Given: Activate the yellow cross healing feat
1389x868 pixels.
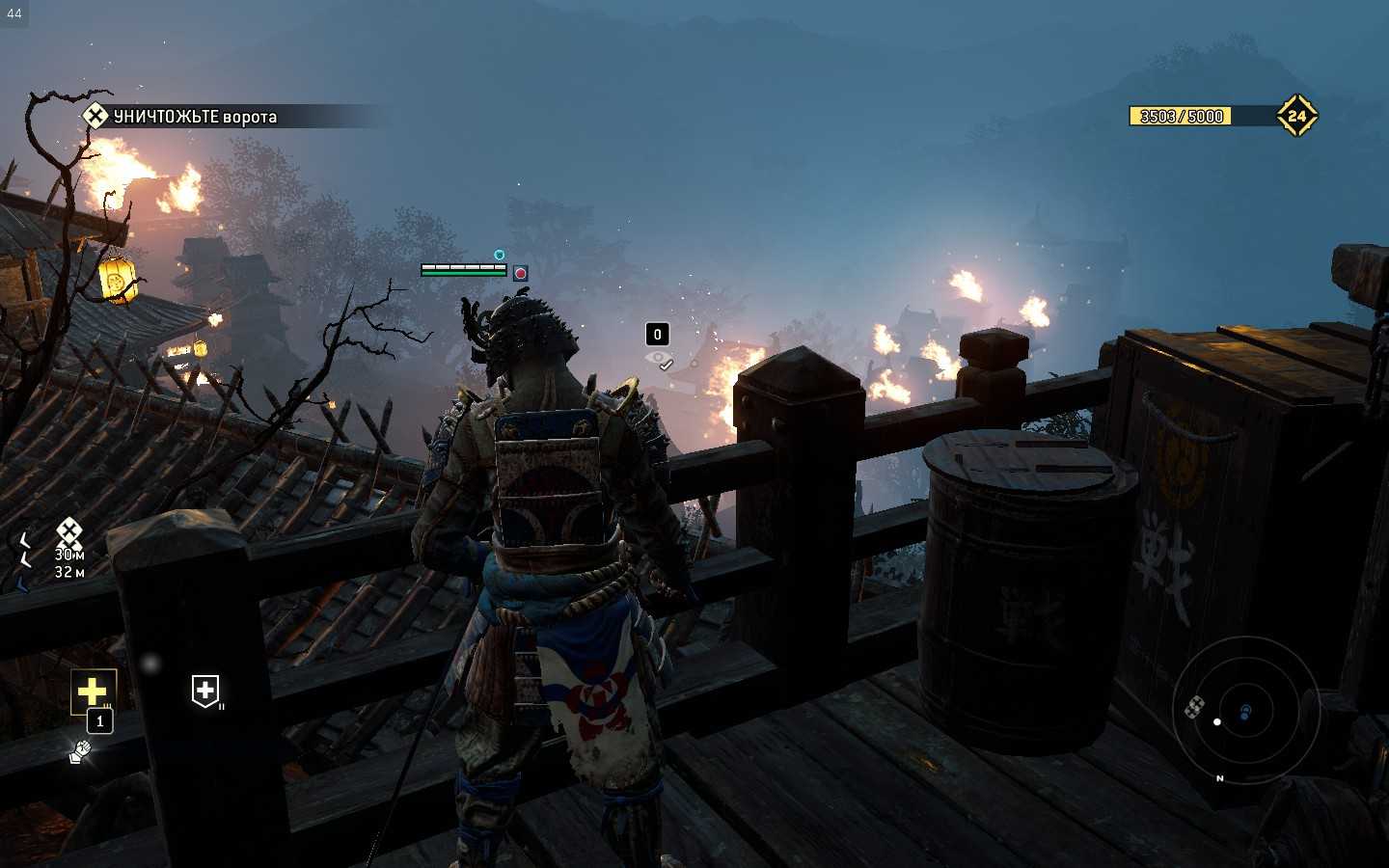Looking at the screenshot, I should (93, 691).
